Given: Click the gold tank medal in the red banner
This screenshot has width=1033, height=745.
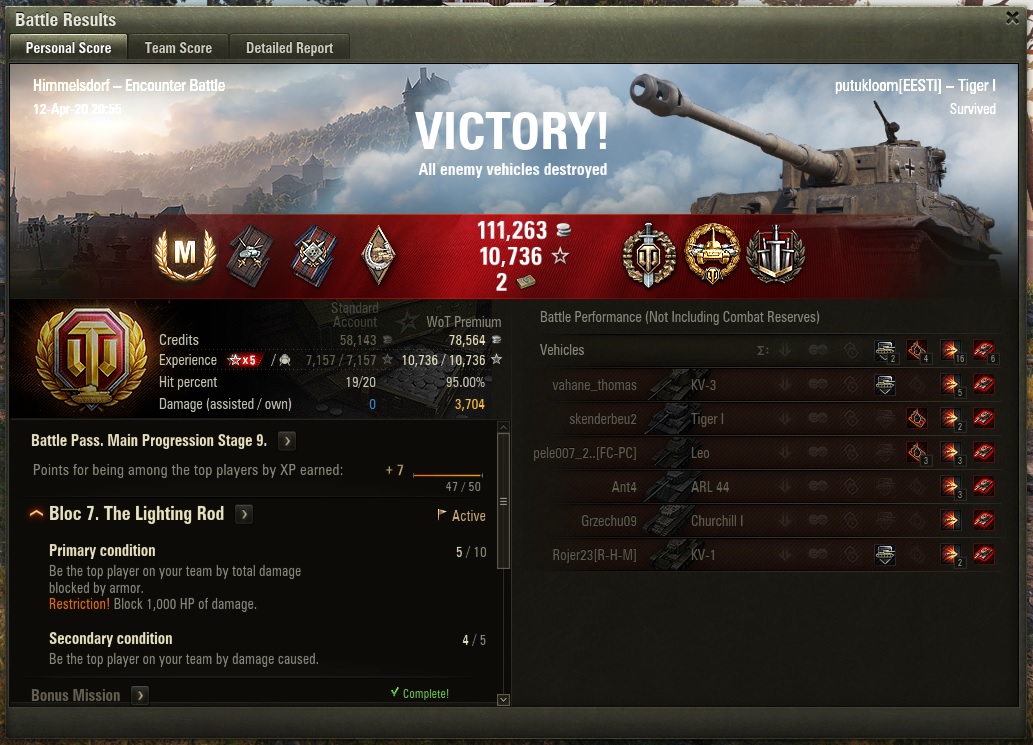Looking at the screenshot, I should point(712,255).
